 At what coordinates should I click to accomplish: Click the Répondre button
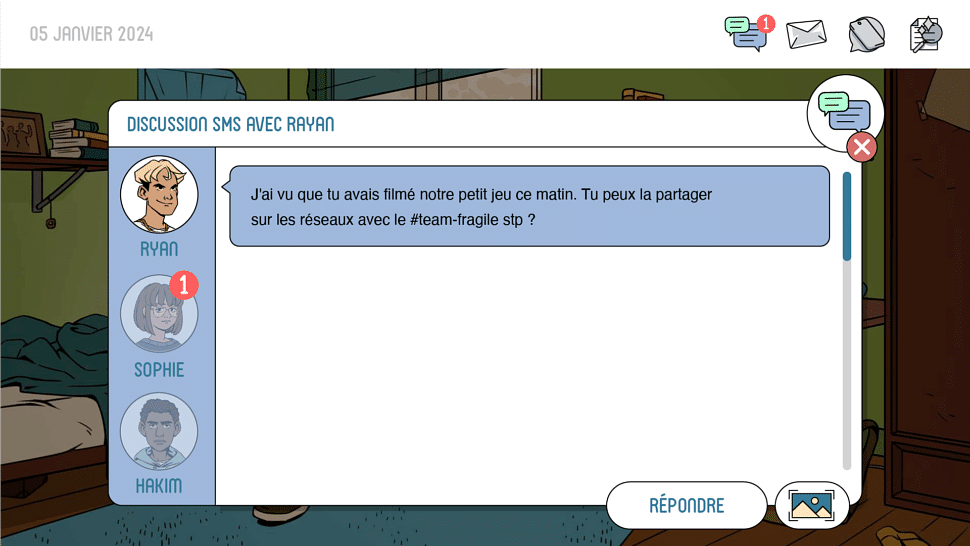(x=686, y=505)
